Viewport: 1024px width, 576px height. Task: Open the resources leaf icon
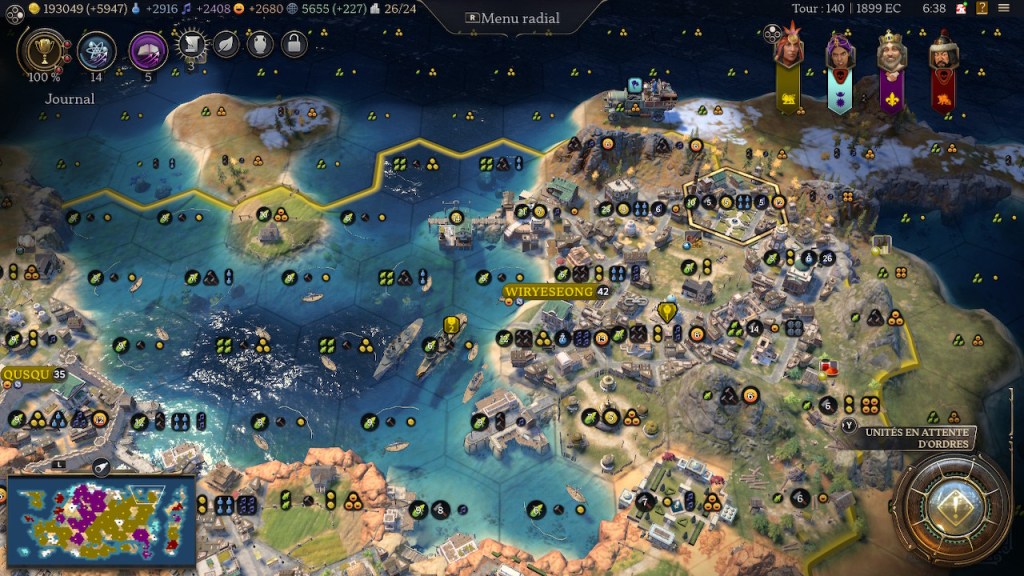(227, 44)
